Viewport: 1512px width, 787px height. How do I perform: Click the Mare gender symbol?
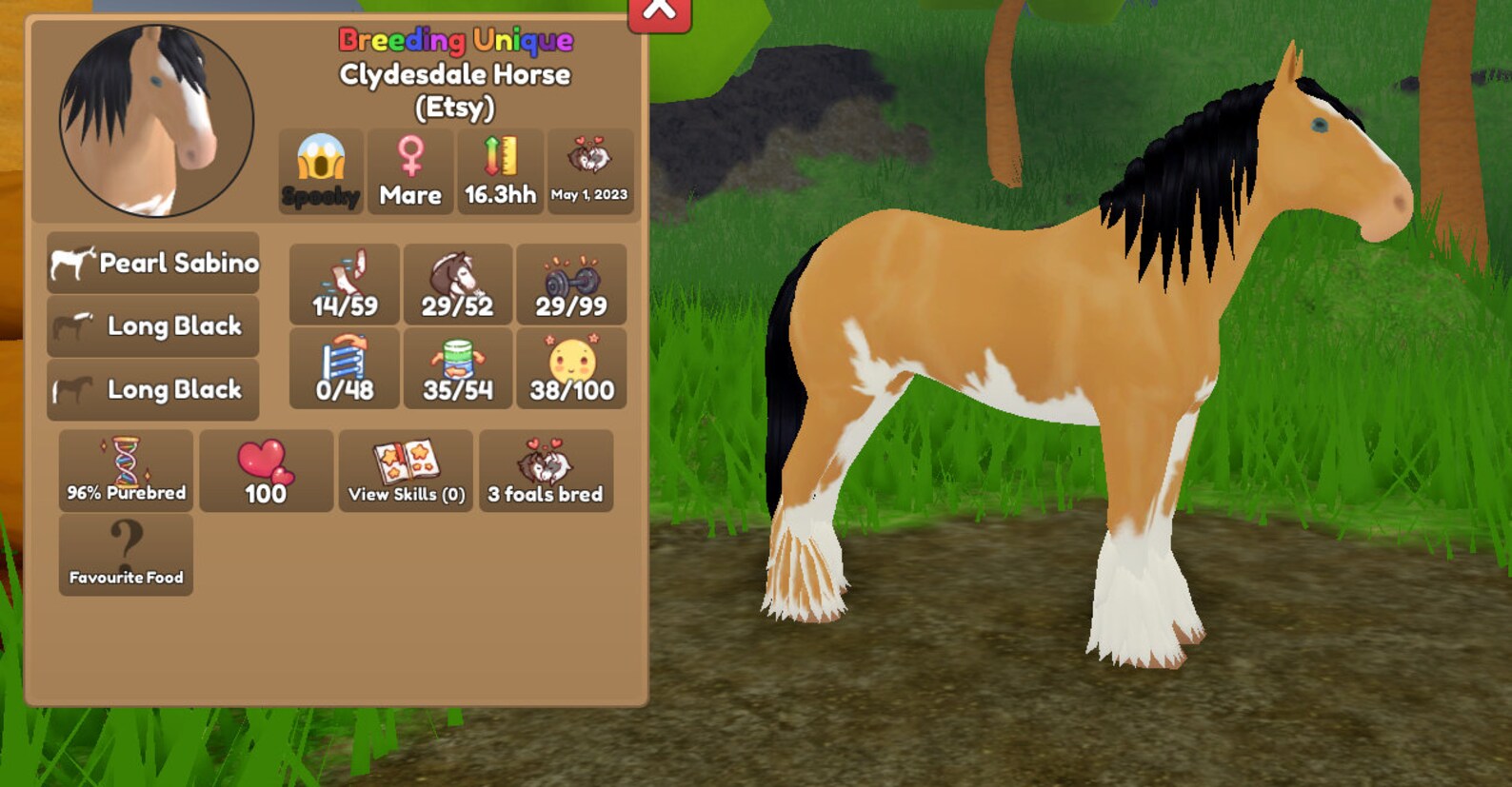pos(409,172)
